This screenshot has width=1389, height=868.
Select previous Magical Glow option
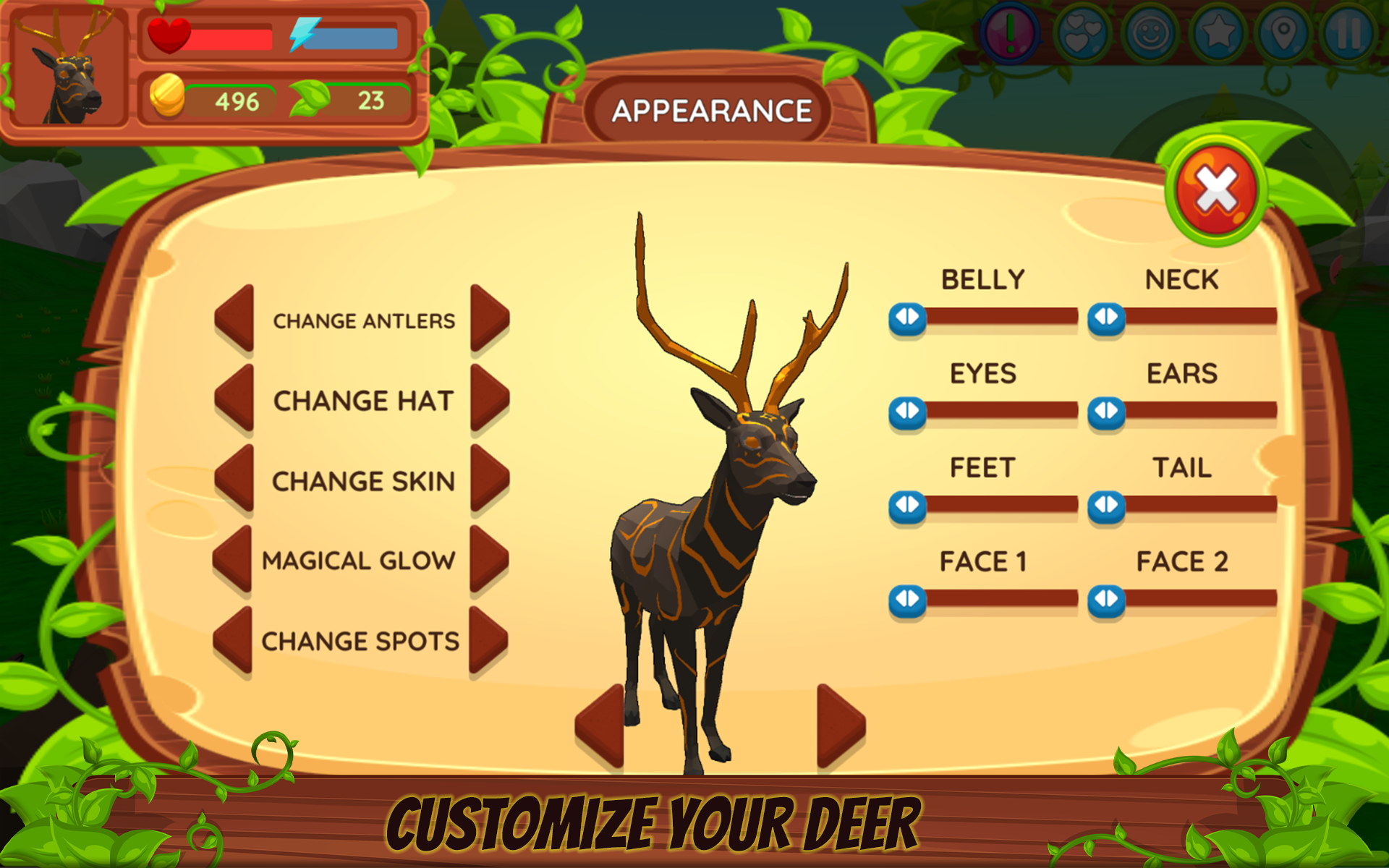(234, 559)
